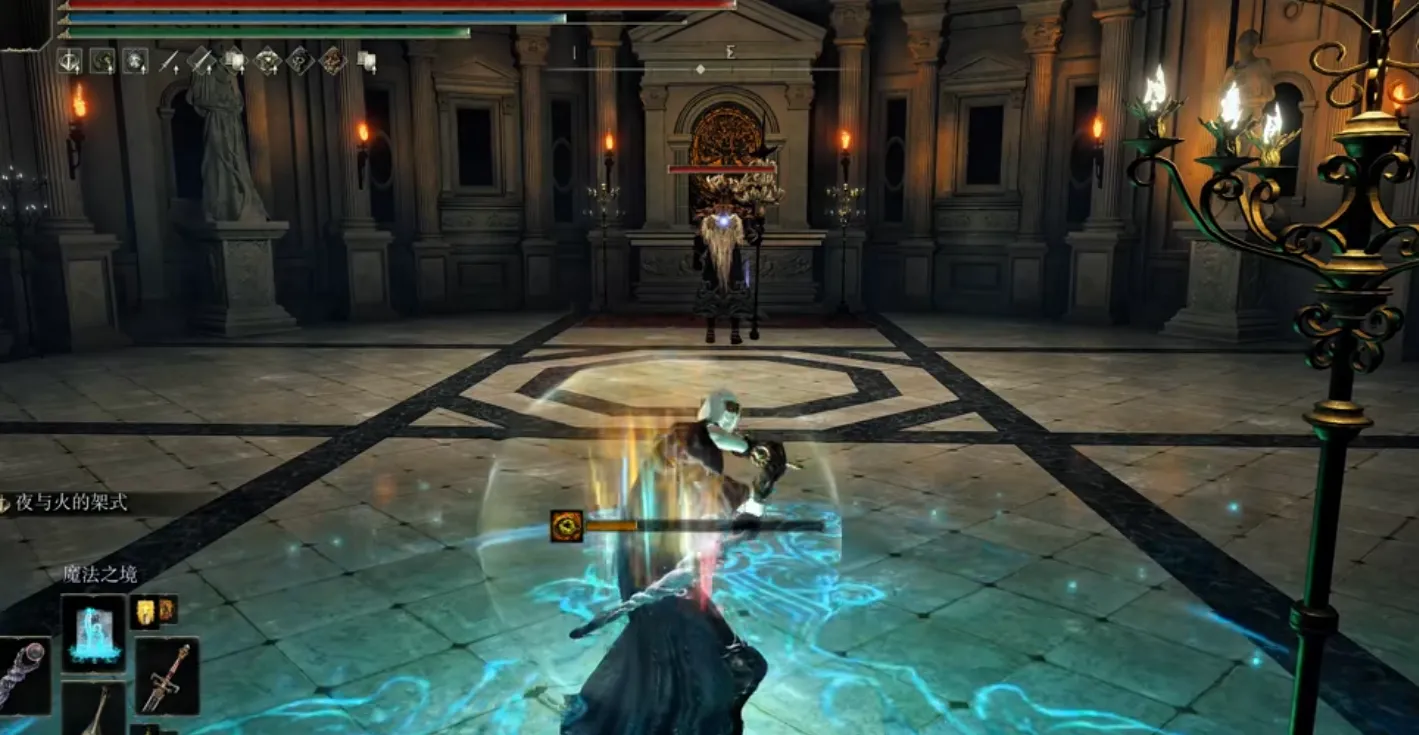Click the madness buildup eye icon
This screenshot has height=735, width=1419.
566,526
